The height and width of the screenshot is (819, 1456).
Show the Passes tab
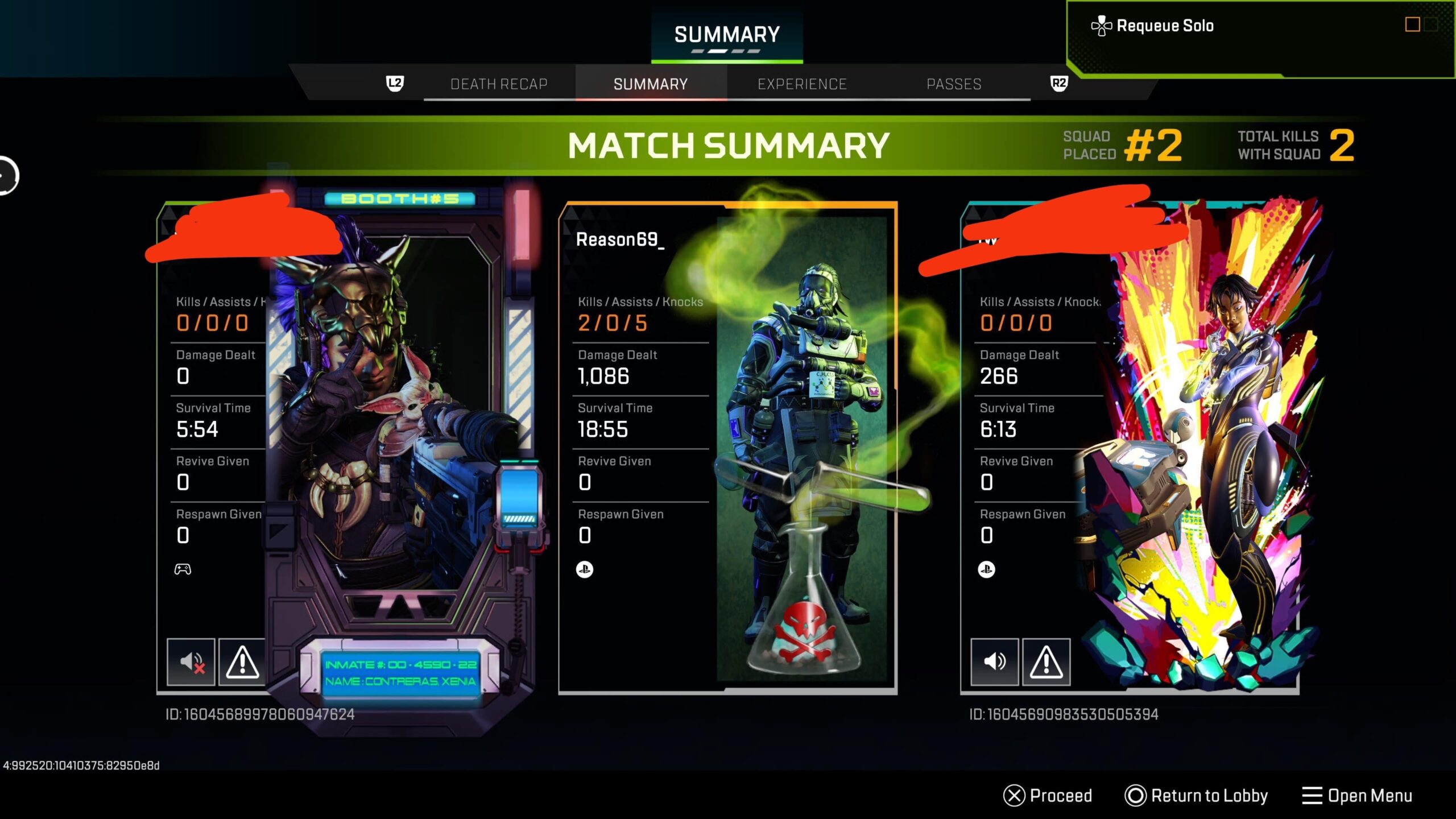(954, 84)
